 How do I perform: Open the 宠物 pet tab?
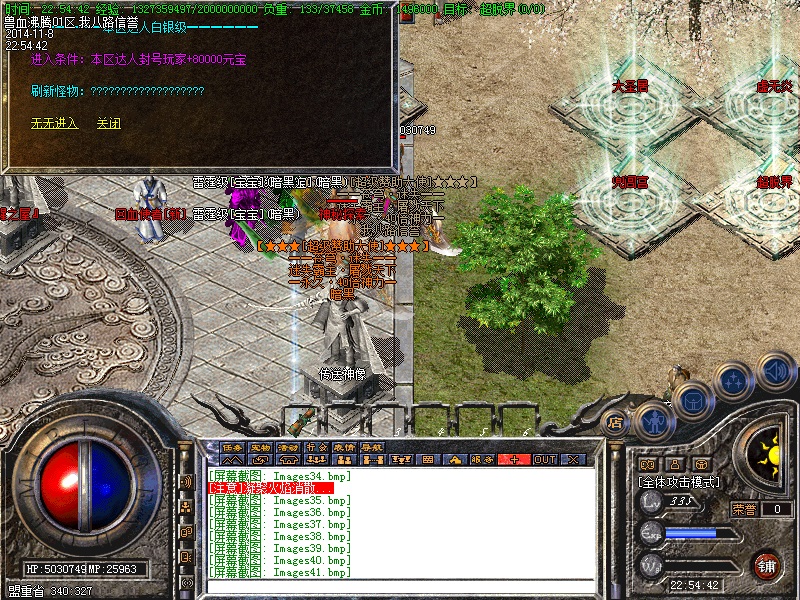point(261,446)
